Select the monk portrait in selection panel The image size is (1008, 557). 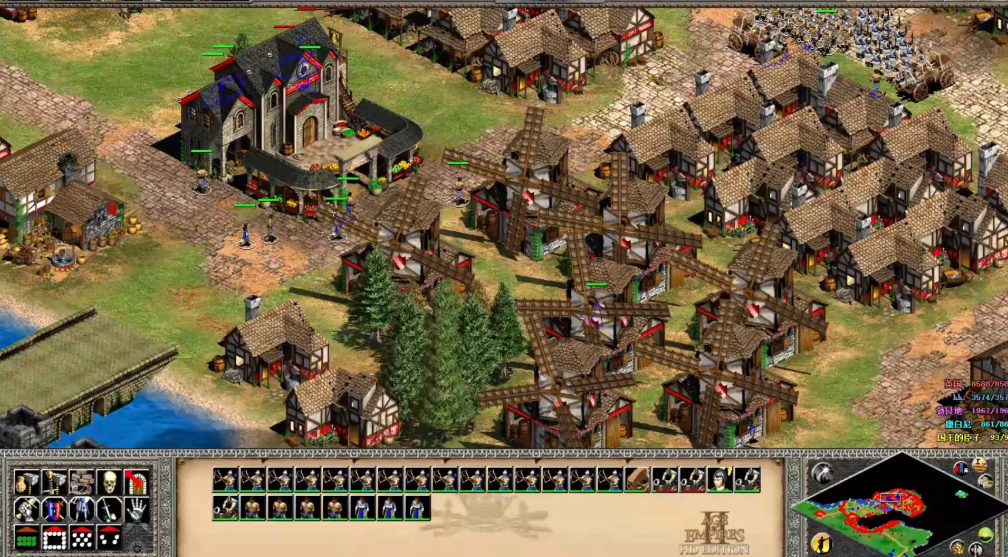(719, 479)
